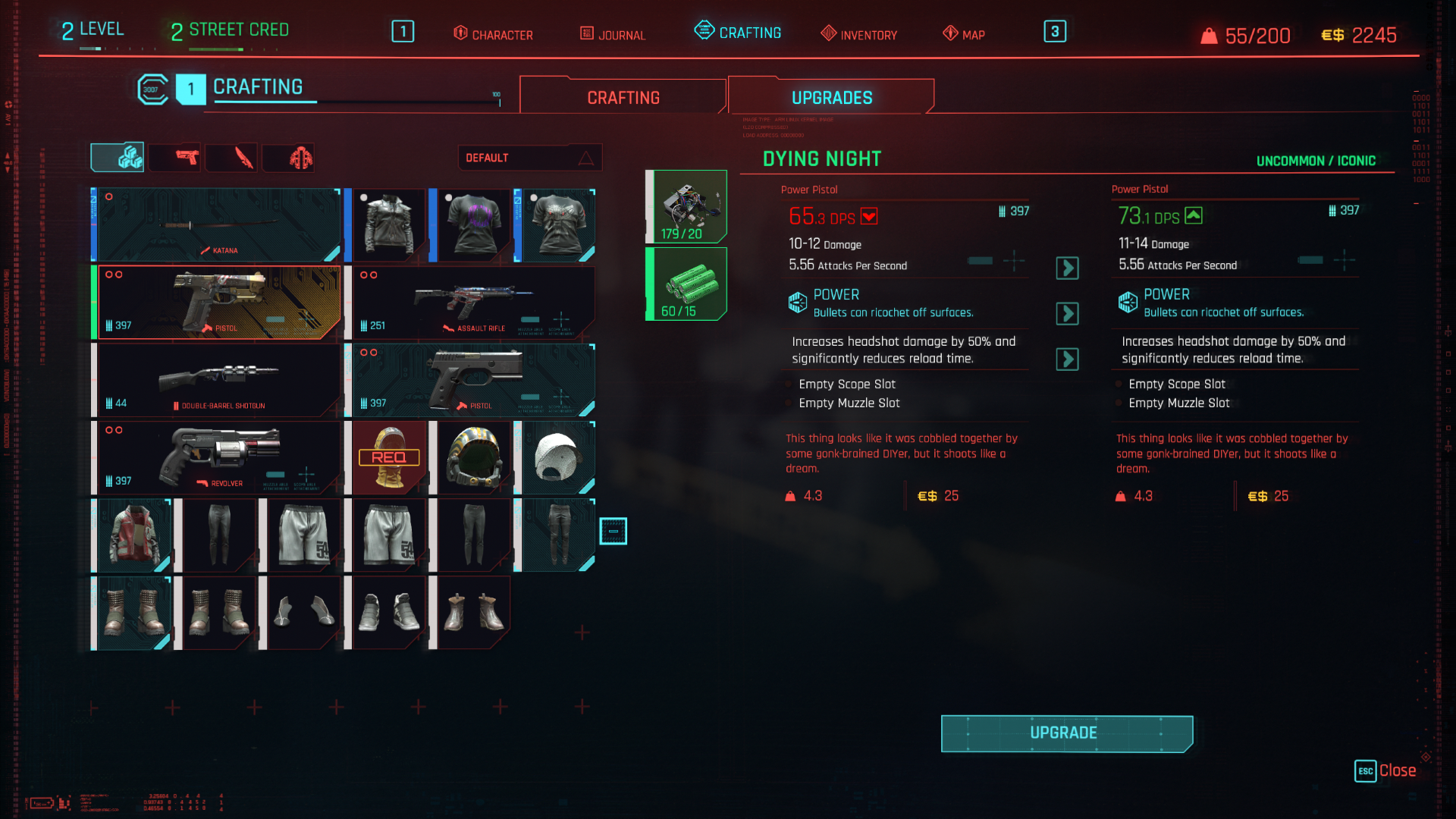This screenshot has height=819, width=1456.
Task: Expand the POWER perk detail chevron
Action: point(1067,313)
